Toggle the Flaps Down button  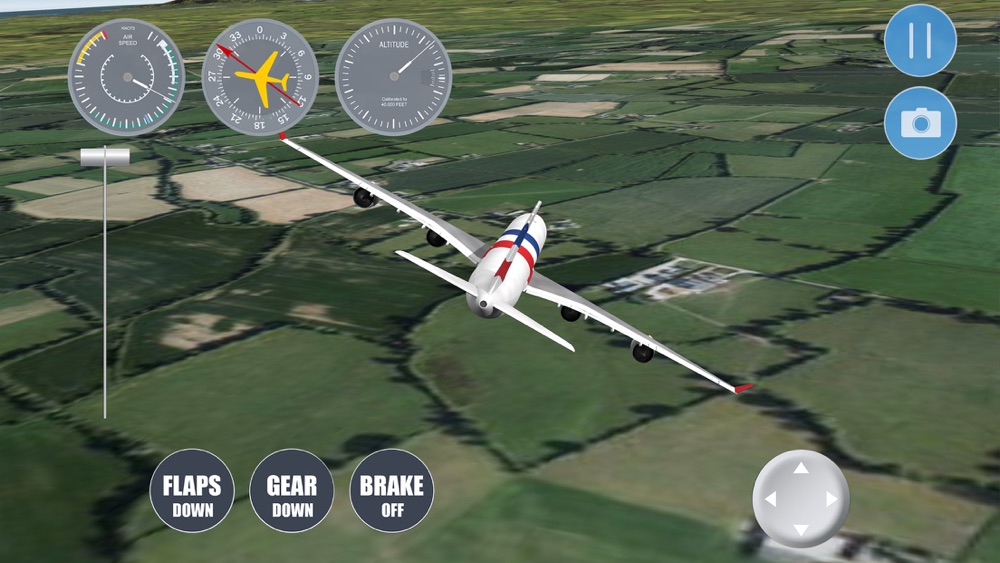(192, 491)
